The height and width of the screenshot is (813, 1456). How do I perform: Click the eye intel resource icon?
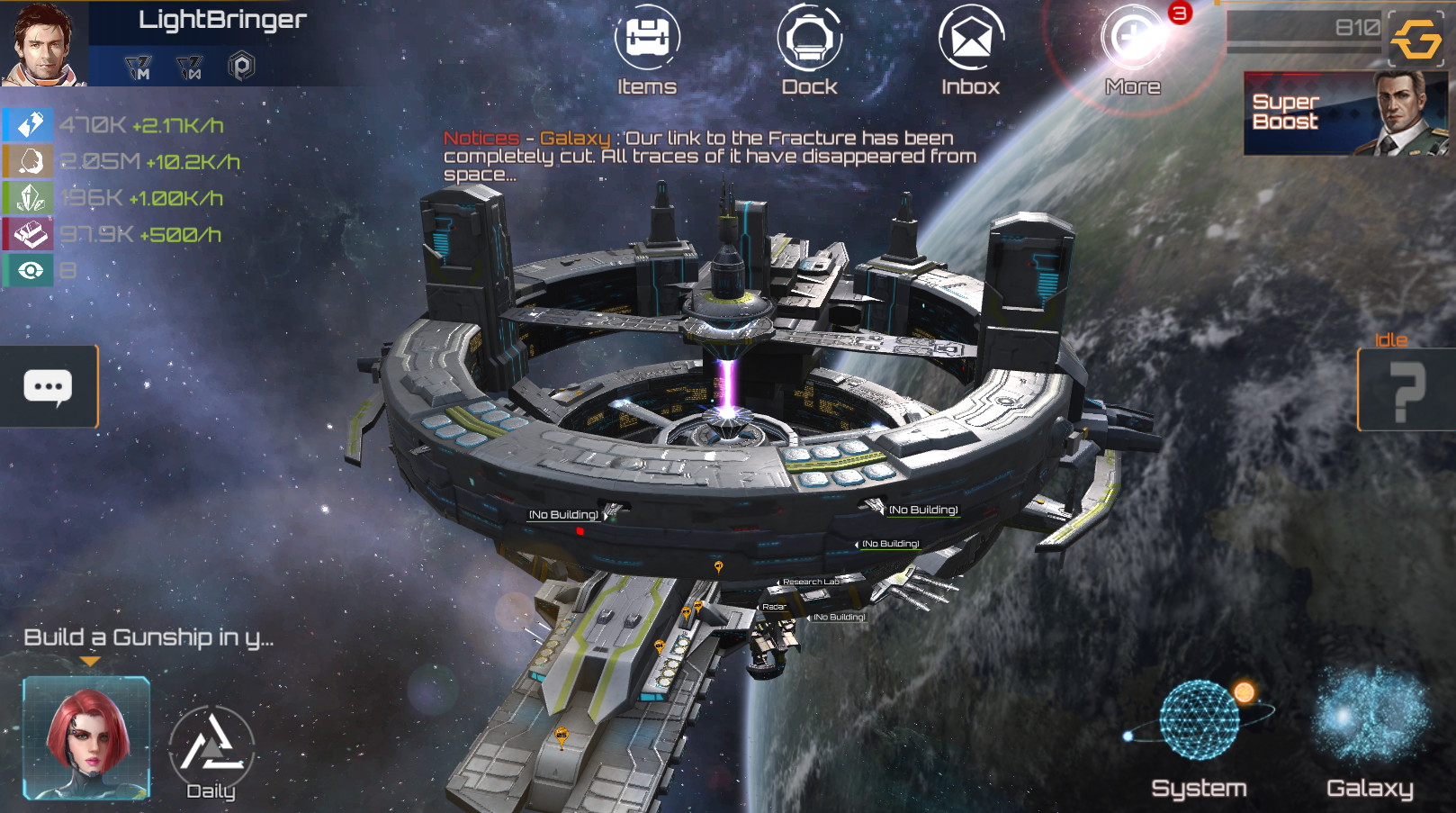tap(28, 269)
